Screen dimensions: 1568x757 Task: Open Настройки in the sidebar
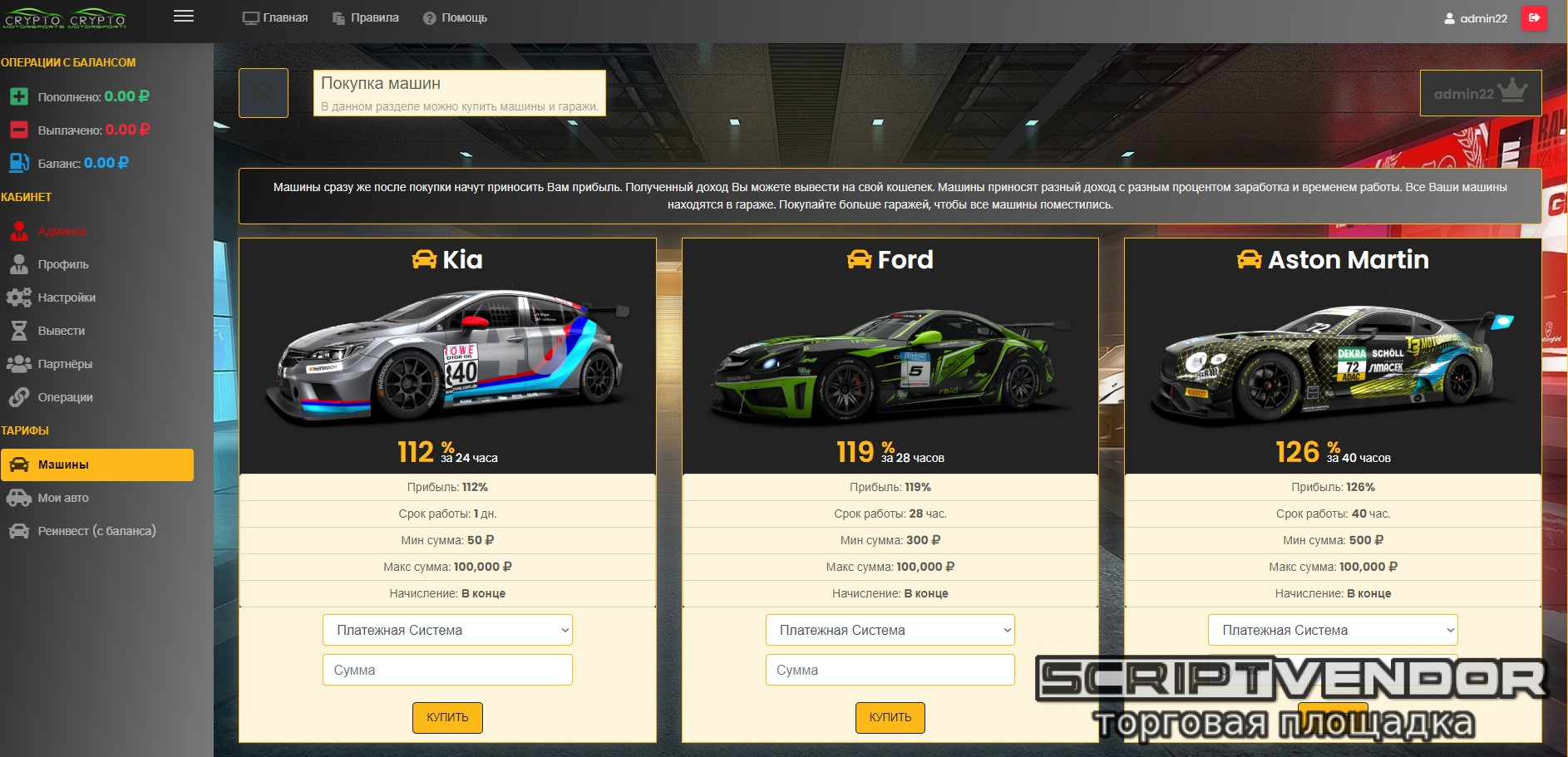point(67,297)
